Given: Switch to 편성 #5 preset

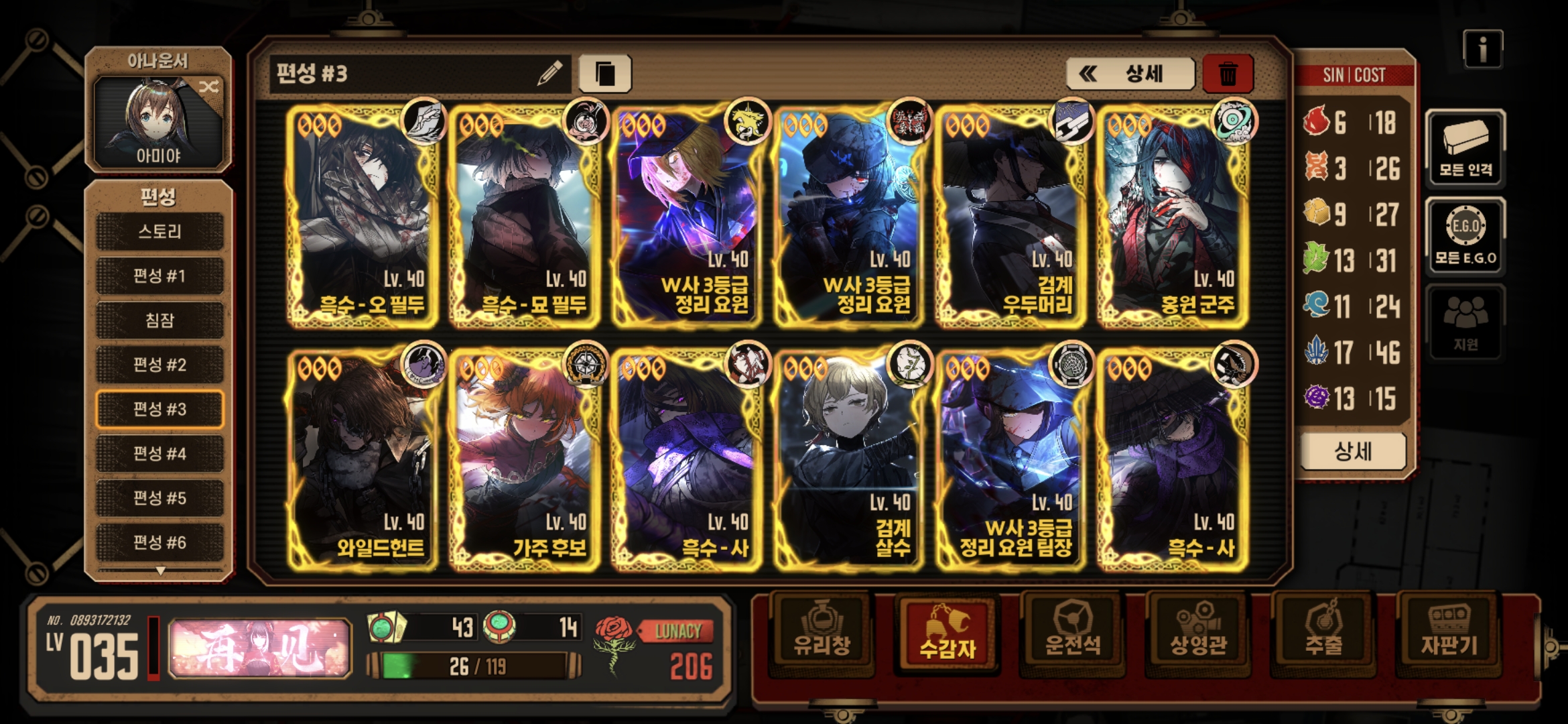Looking at the screenshot, I should [x=159, y=498].
